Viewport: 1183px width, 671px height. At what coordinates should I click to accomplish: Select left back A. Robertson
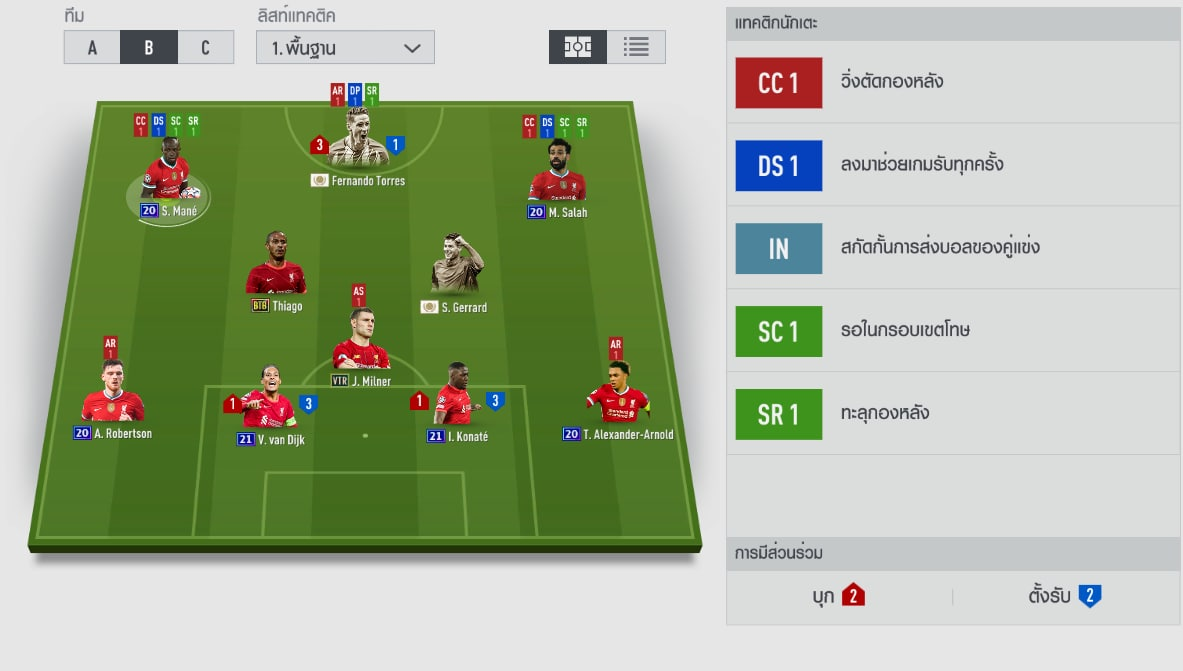click(112, 396)
